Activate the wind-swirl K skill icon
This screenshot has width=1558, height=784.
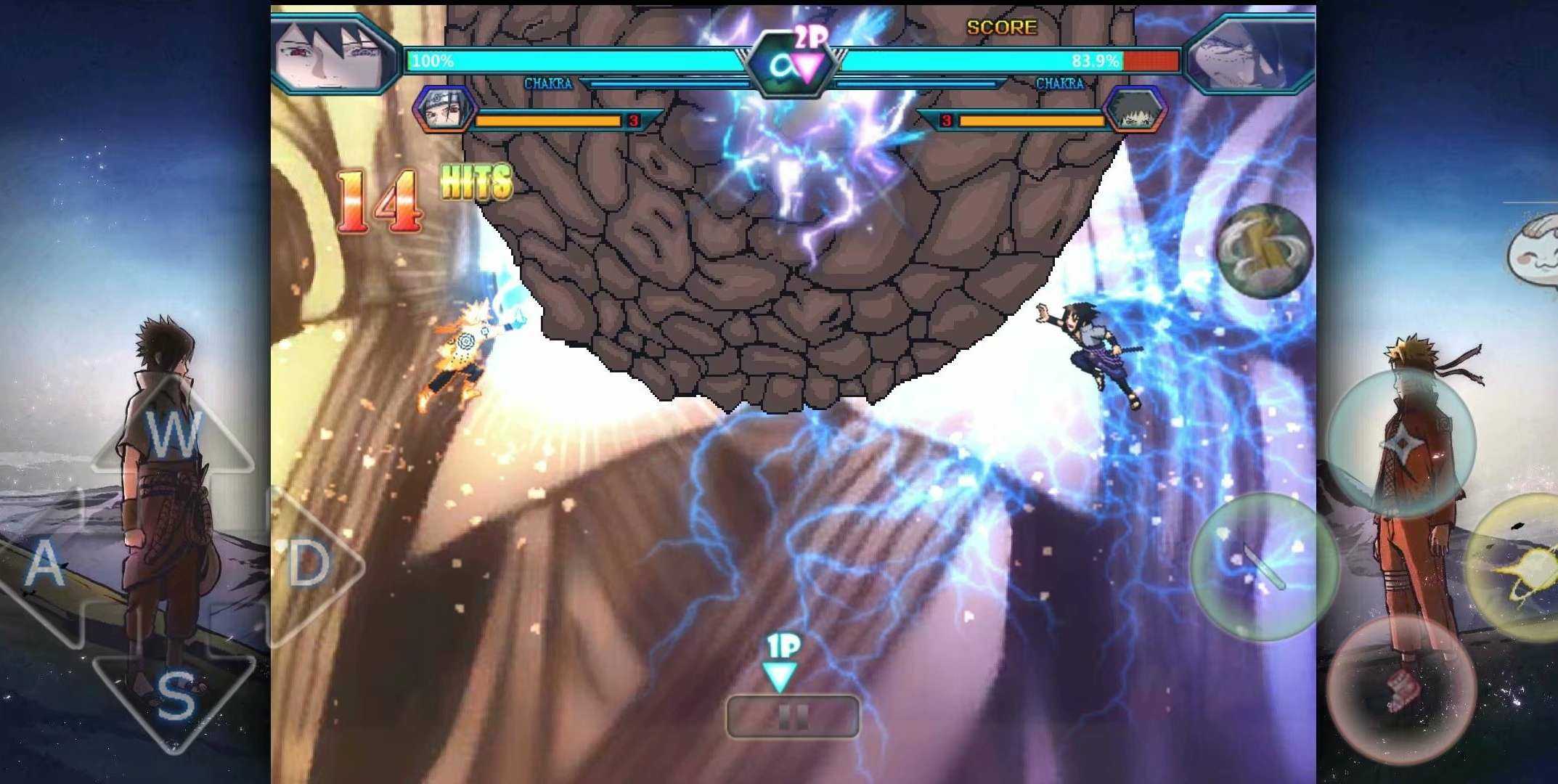point(1265,250)
